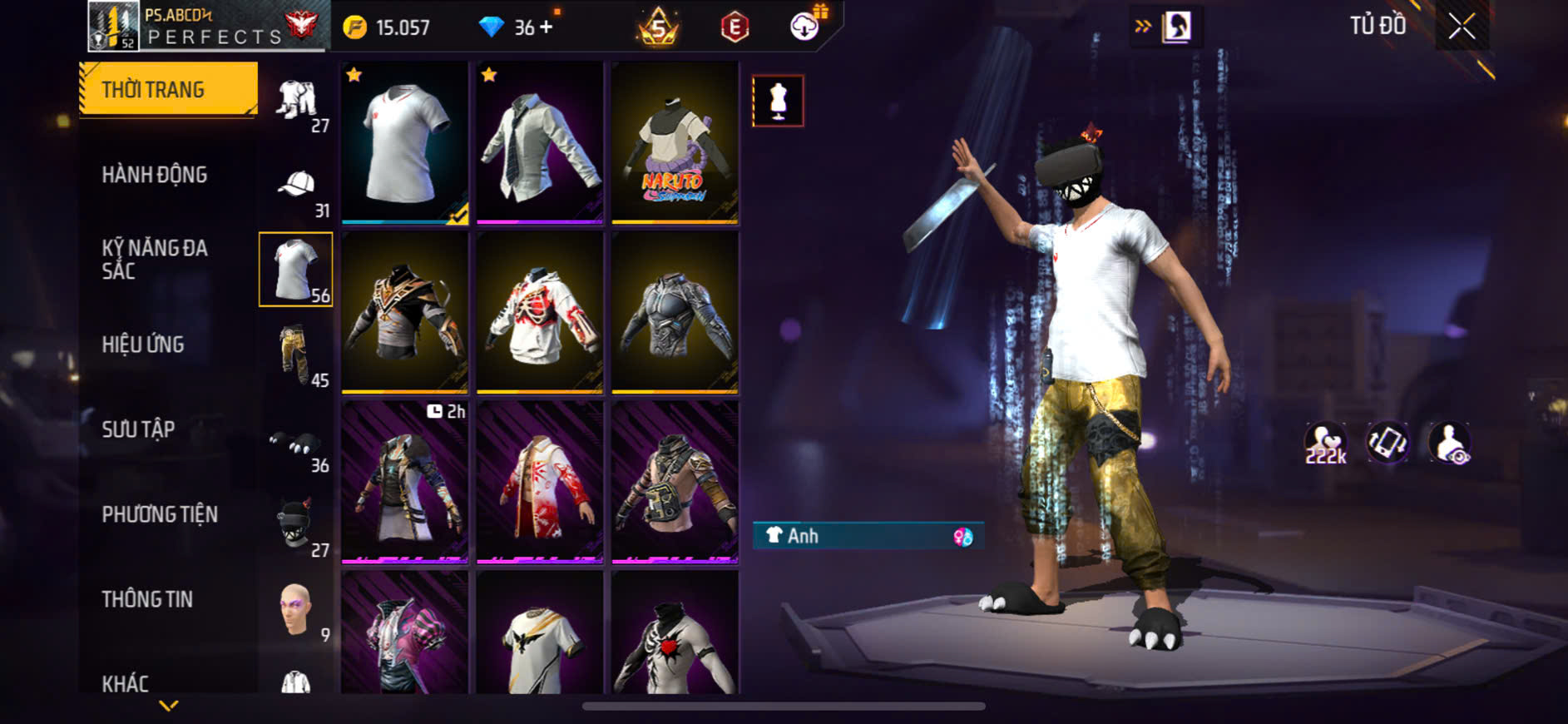This screenshot has width=1568, height=724.
Task: Select the white shirt with necktie
Action: click(x=540, y=143)
